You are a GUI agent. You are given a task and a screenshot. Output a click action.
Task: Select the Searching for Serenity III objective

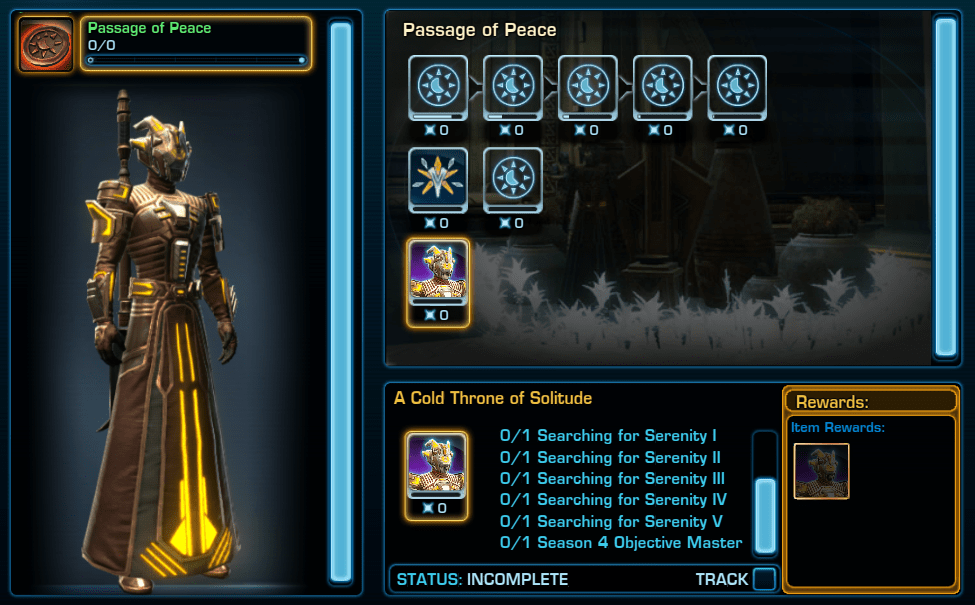click(612, 479)
